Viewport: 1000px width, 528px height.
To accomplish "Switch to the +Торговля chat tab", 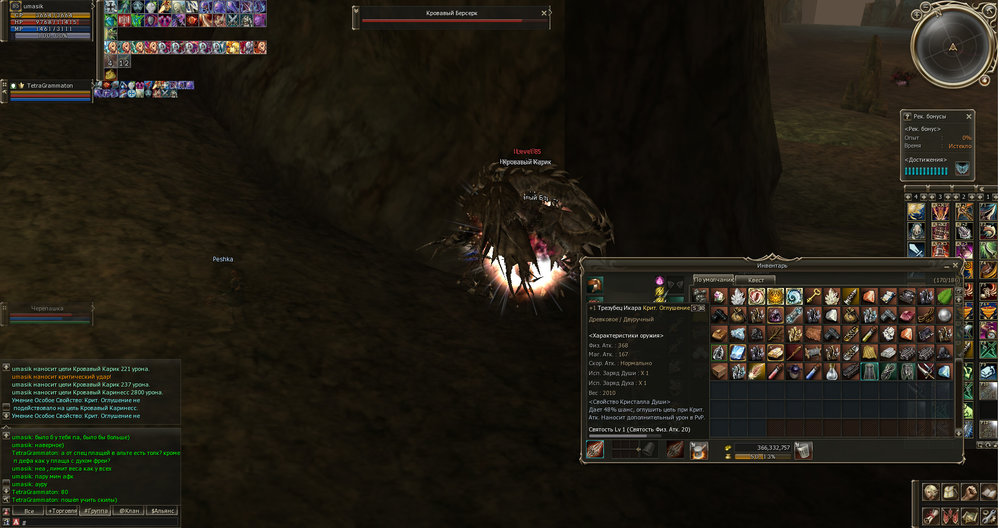I will pos(60,510).
